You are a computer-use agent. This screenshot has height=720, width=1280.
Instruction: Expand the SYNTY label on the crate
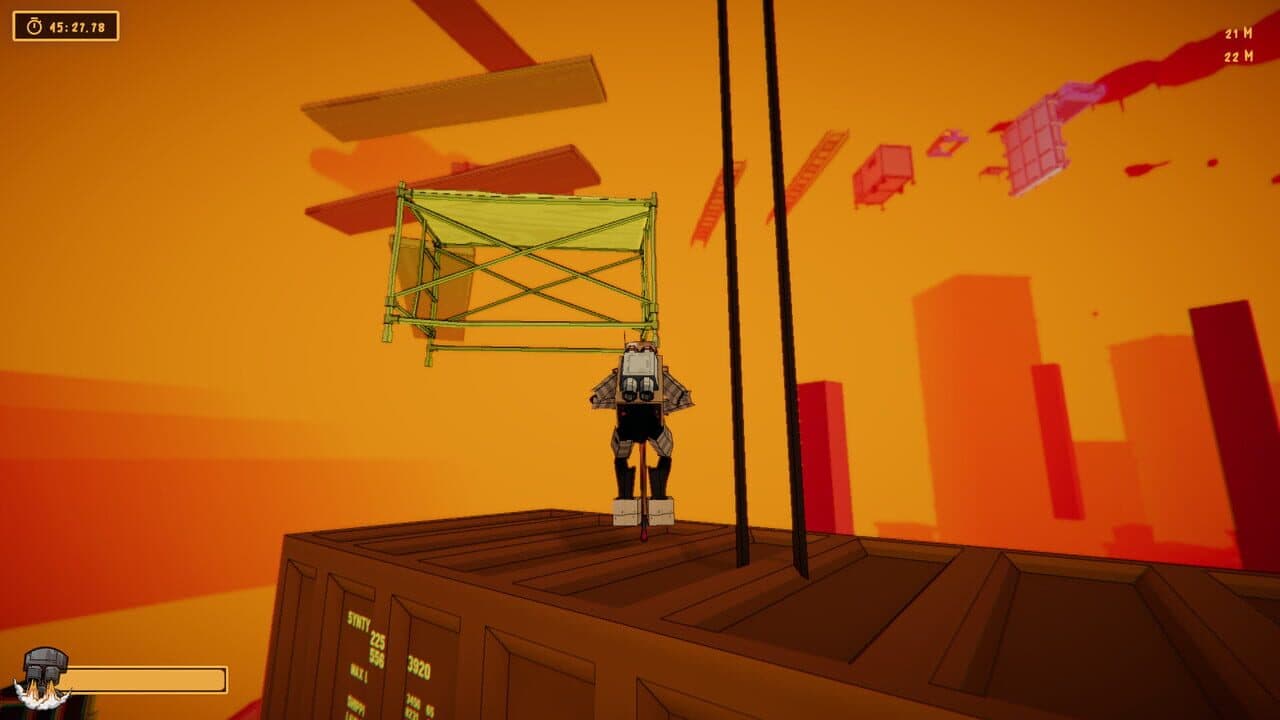point(357,621)
